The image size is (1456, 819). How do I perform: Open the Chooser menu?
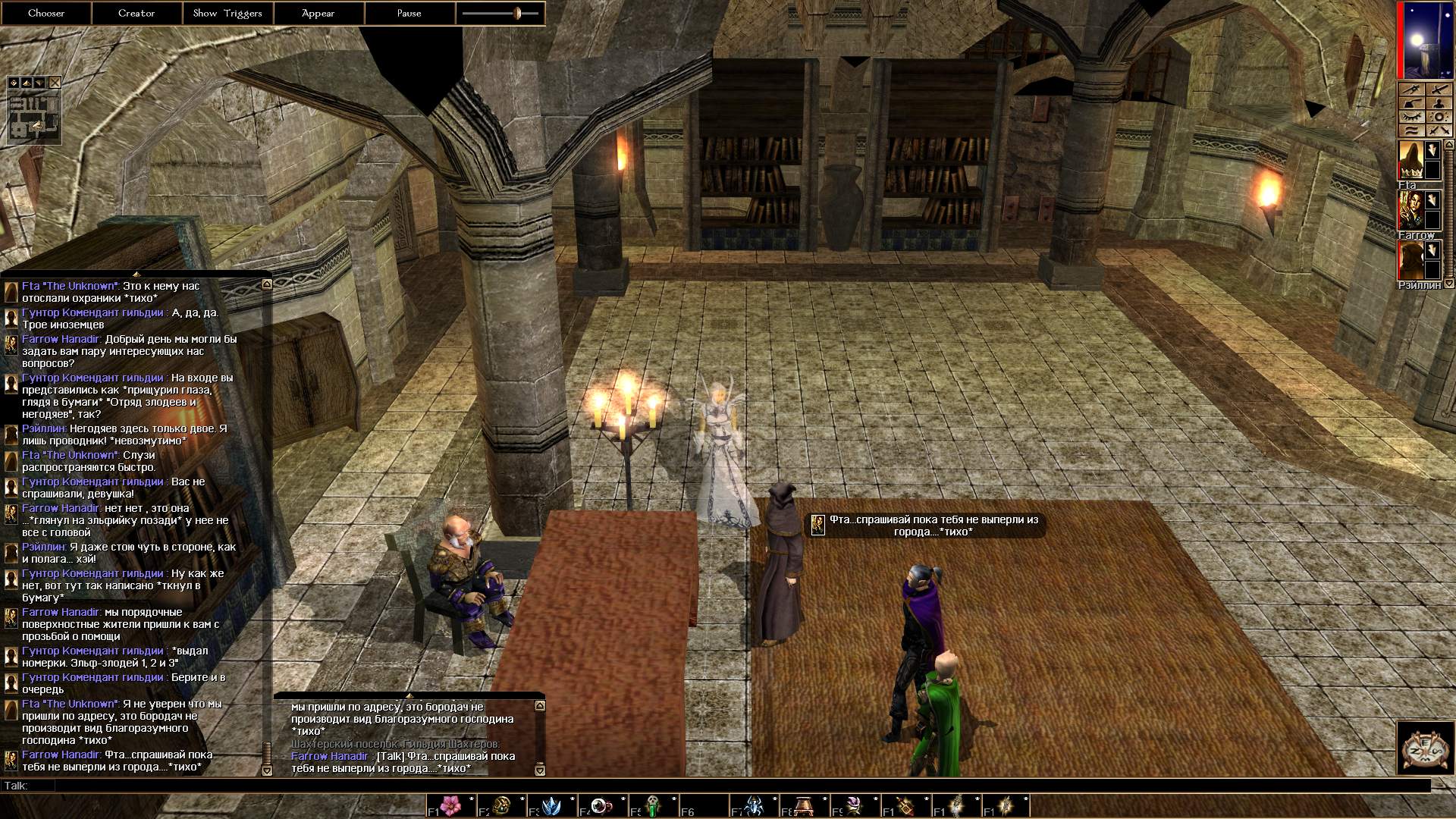(x=45, y=13)
